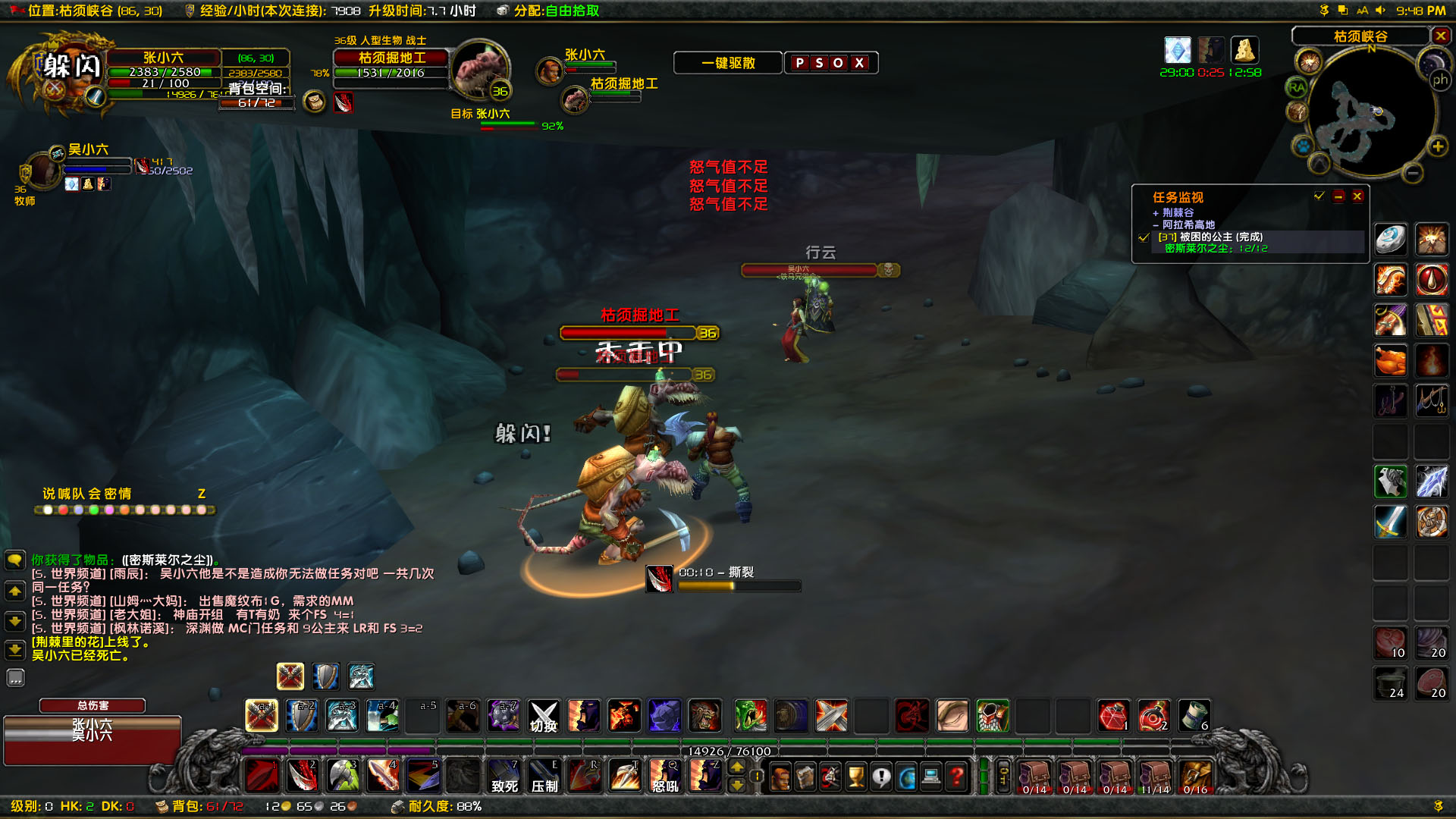Trigger the 怒吼 shout ability icon
1456x819 pixels.
pyautogui.click(x=665, y=776)
